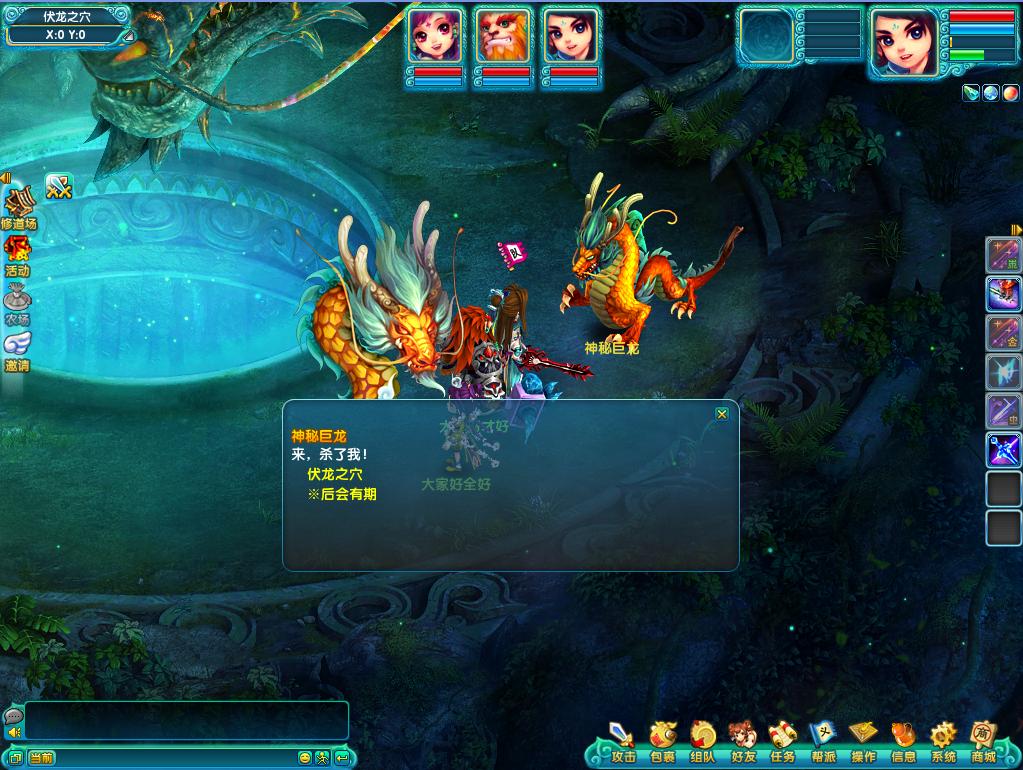Choose the 伏龙之穴 dialogue option
The image size is (1023, 770).
335,473
